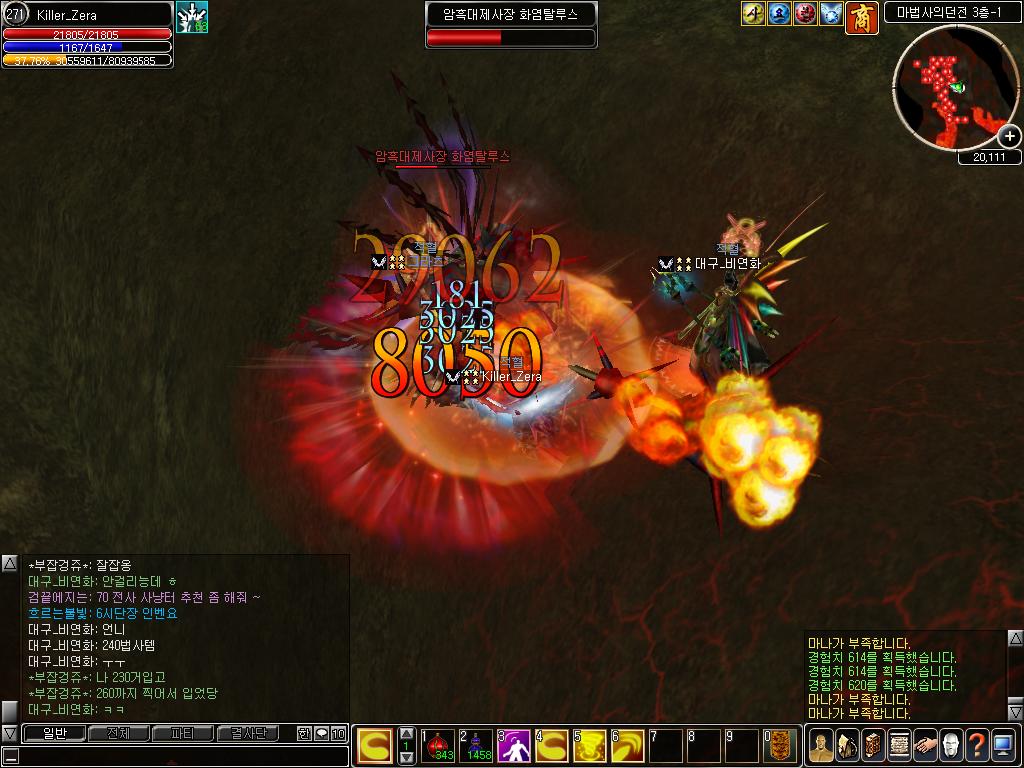The width and height of the screenshot is (1024, 768).
Task: Open the character info portrait button
Action: 820,745
